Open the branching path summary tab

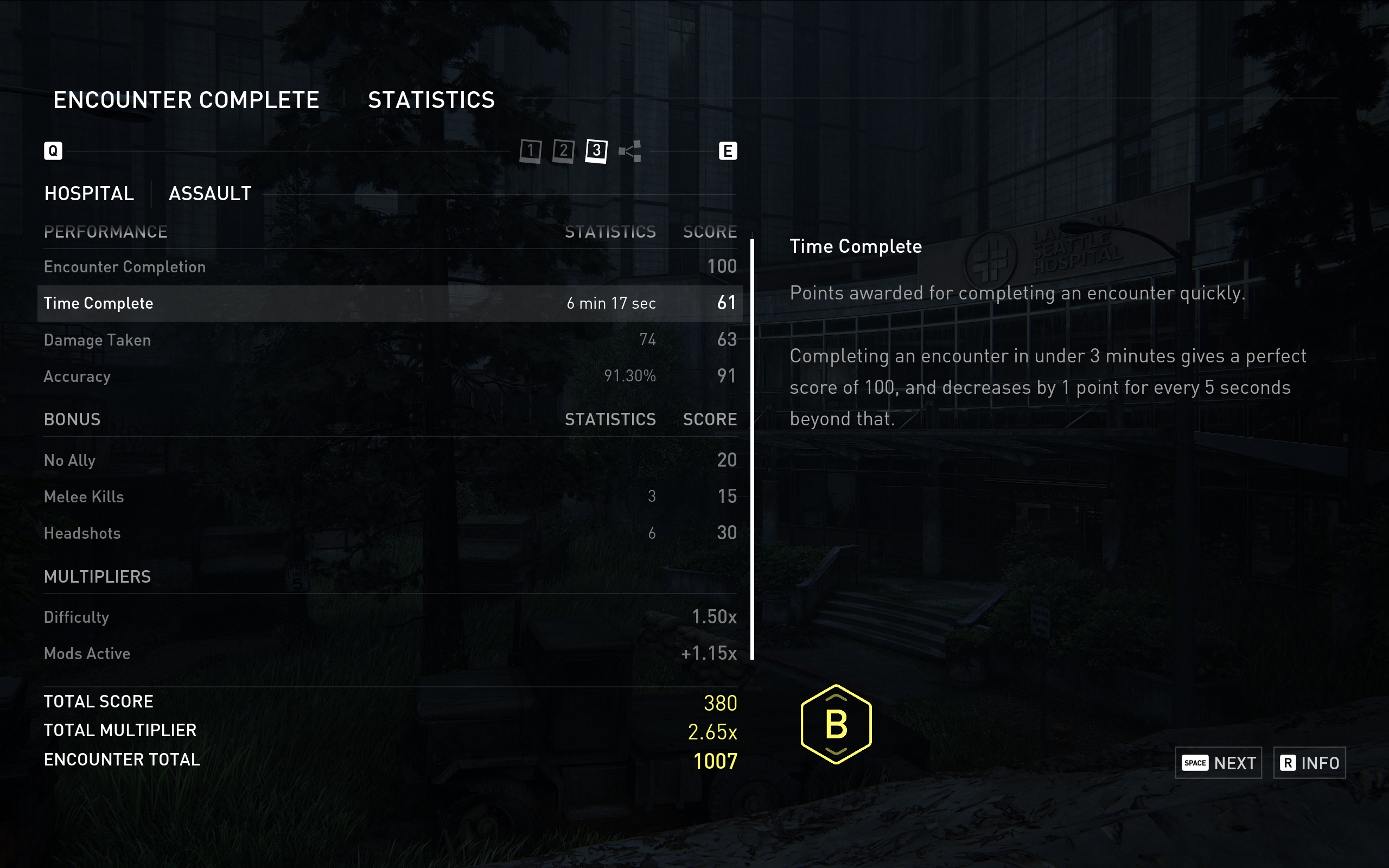(630, 151)
